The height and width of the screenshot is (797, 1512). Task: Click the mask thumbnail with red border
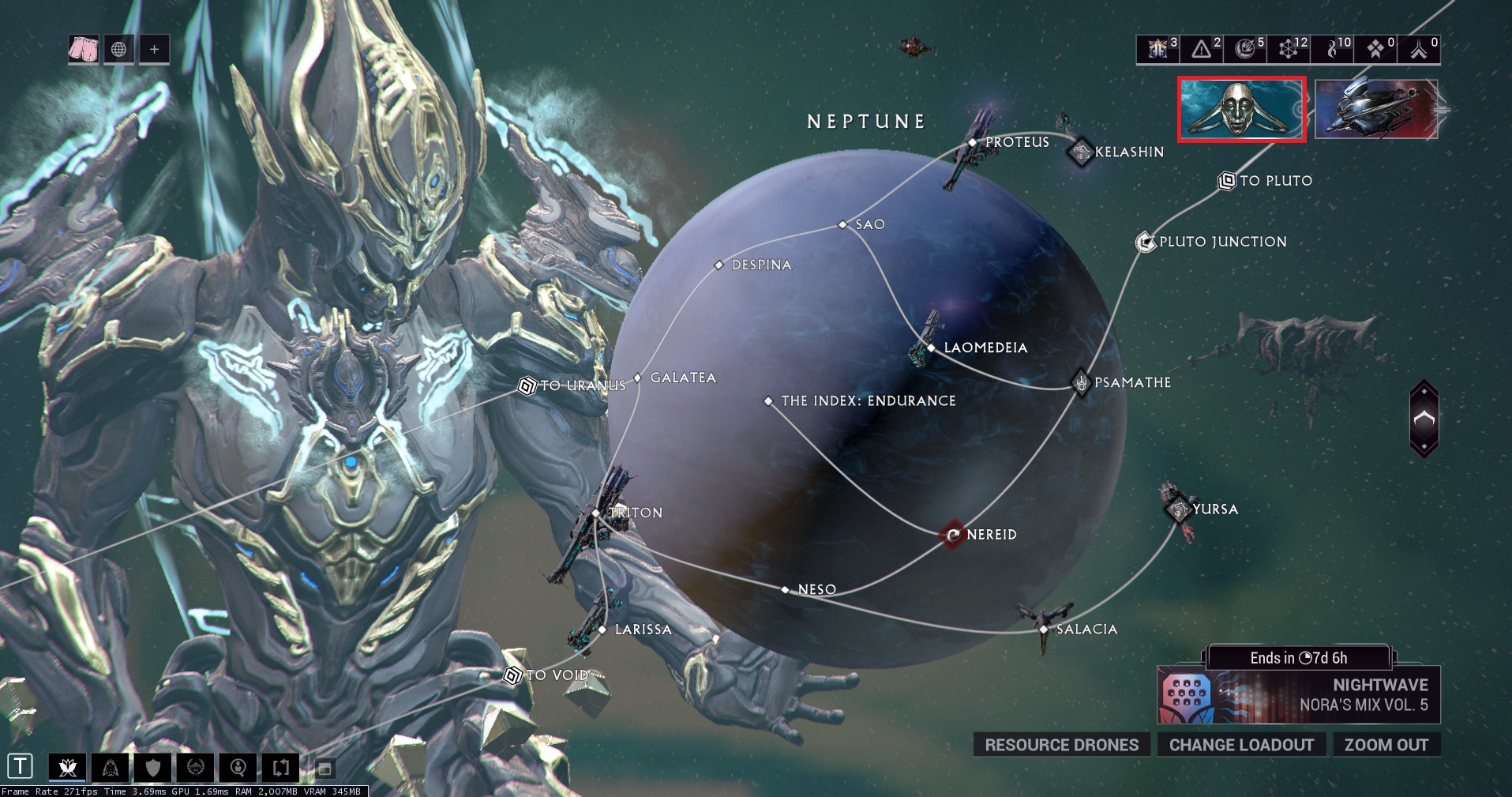coord(1241,109)
